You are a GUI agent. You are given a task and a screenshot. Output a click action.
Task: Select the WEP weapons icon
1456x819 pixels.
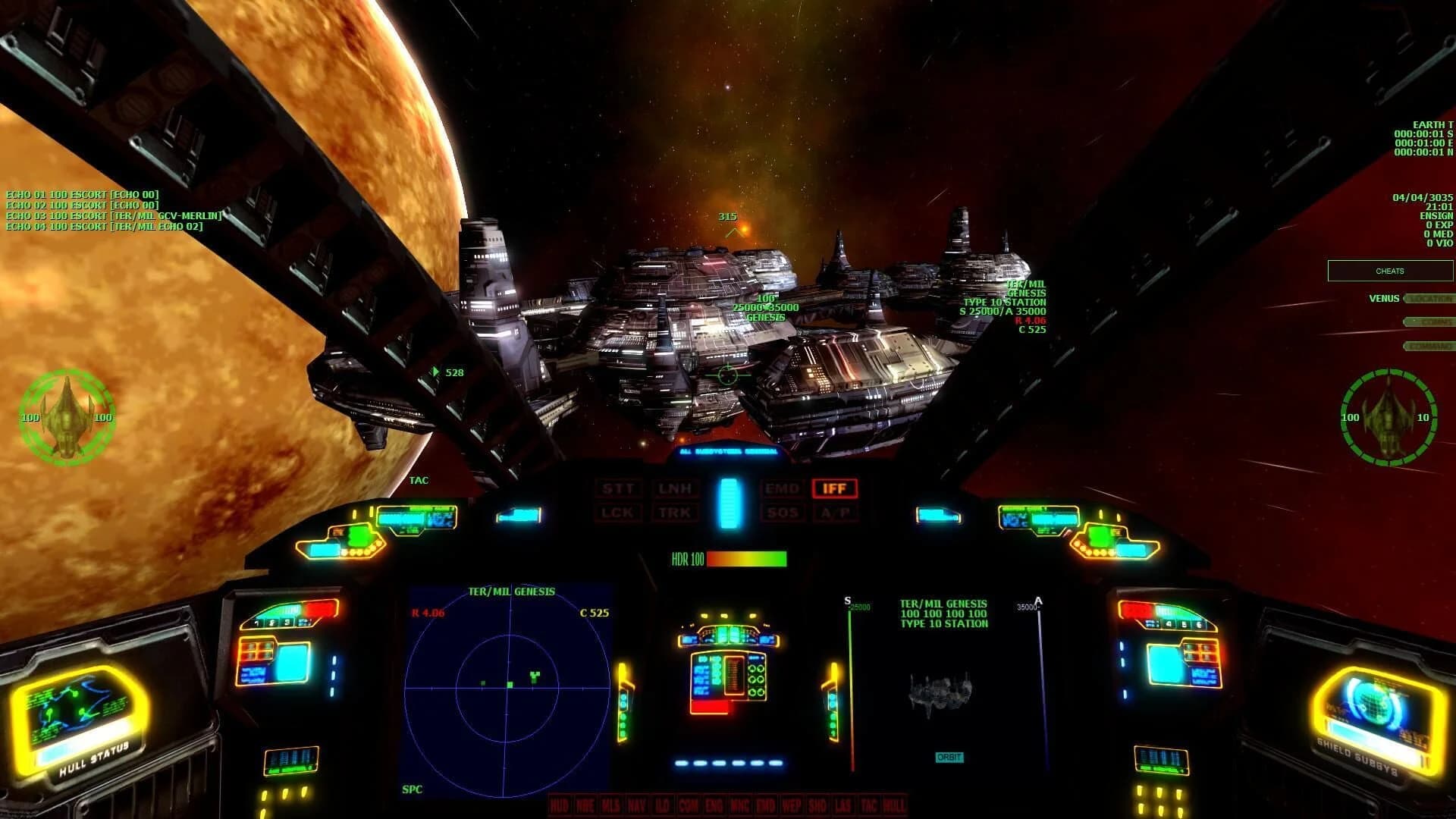point(792,805)
